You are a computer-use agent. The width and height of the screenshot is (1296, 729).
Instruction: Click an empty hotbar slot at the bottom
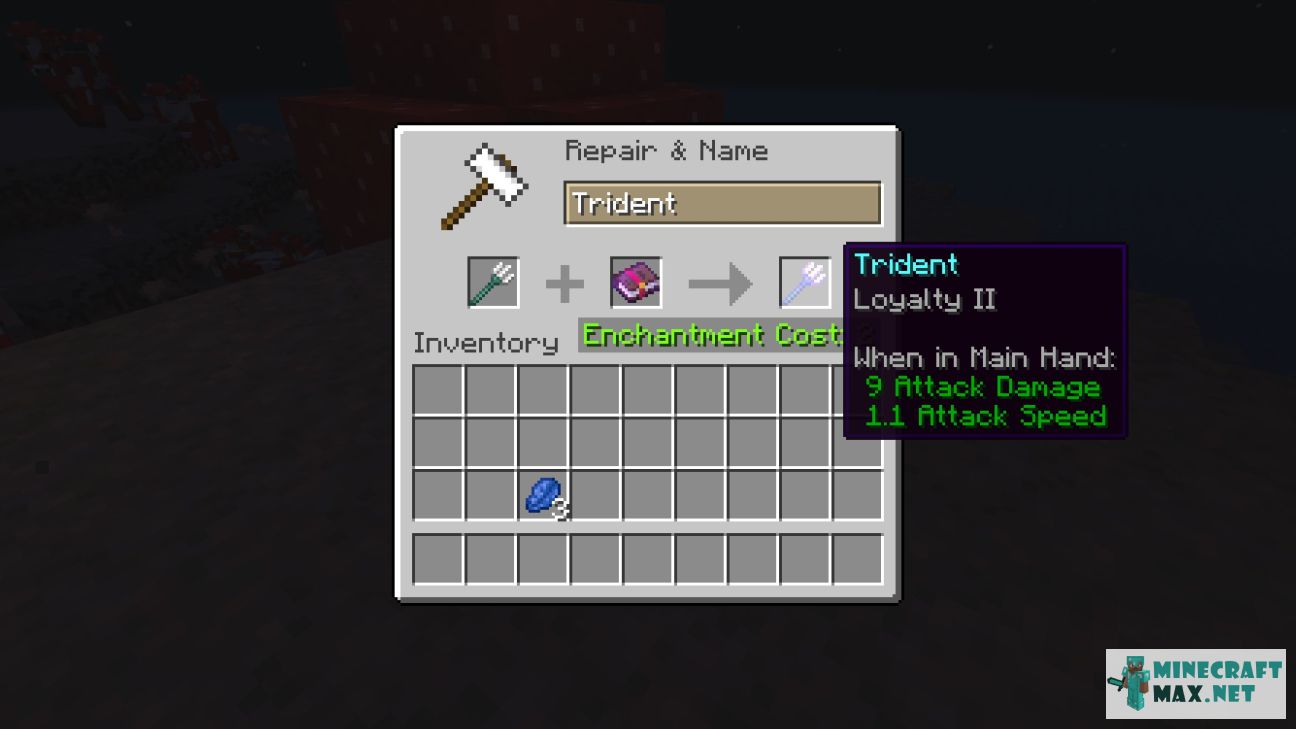(438, 558)
